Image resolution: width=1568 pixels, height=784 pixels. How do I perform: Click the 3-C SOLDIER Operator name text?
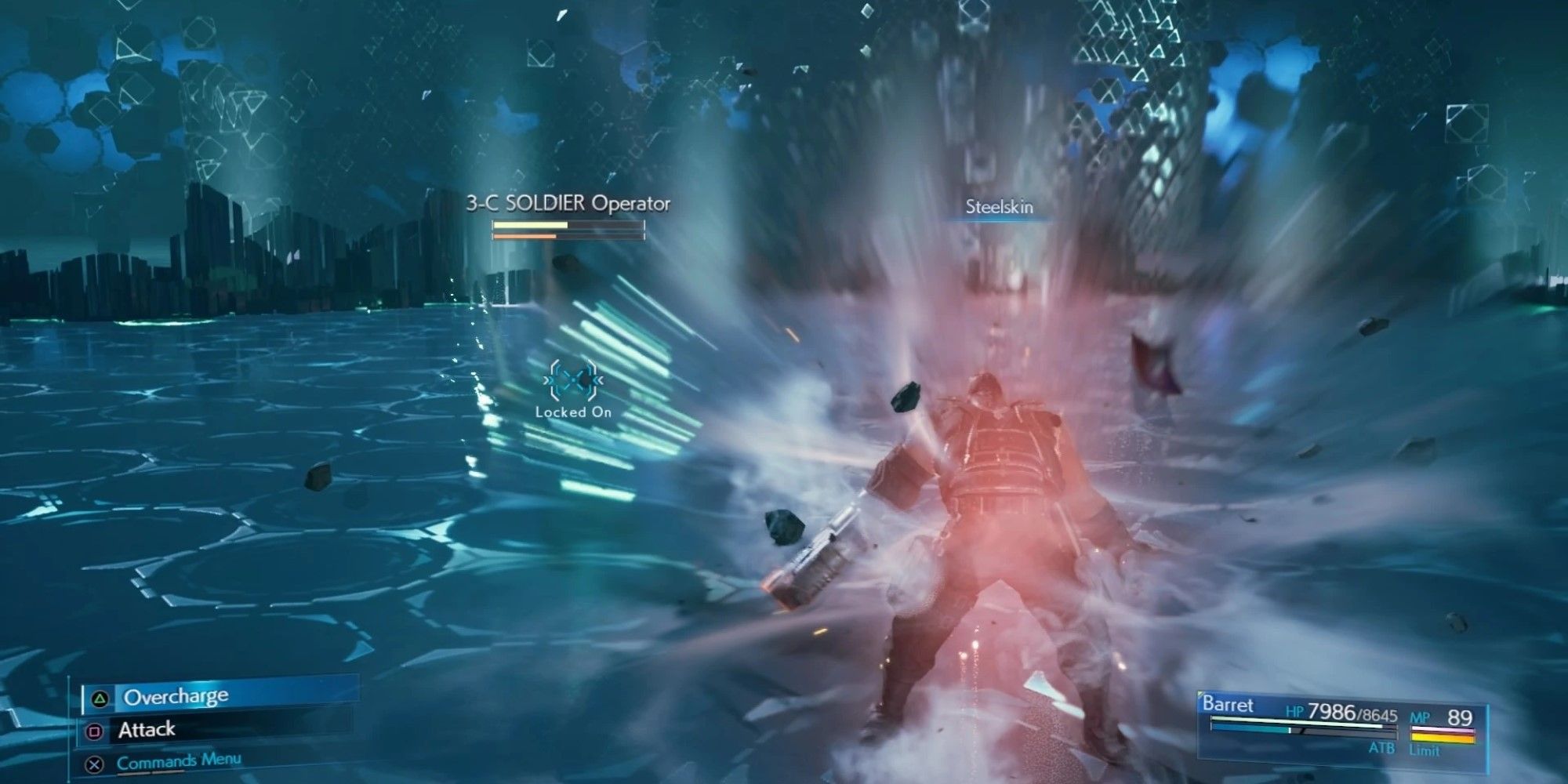[569, 202]
